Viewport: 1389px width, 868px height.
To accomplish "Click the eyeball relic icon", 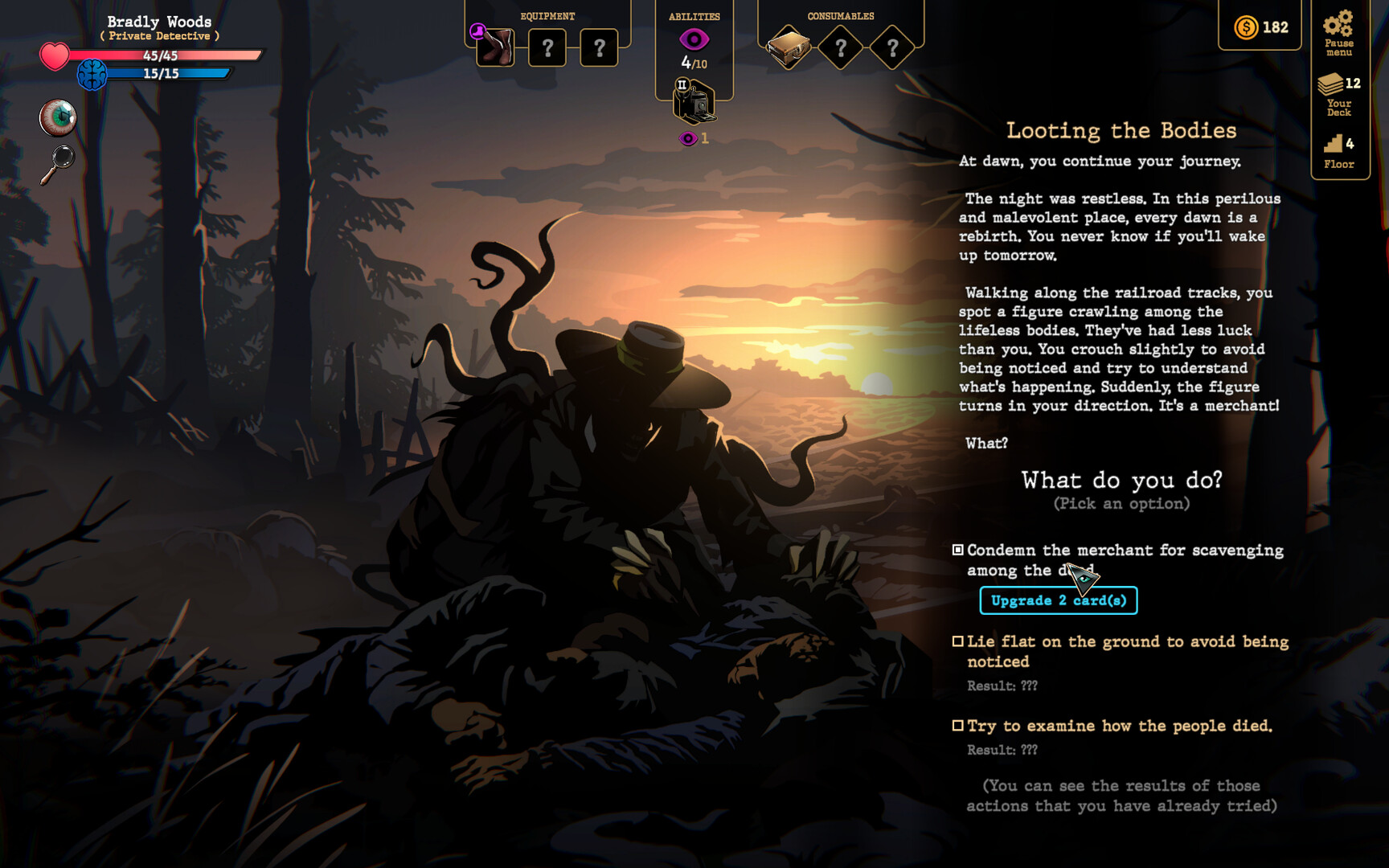I will coord(58,118).
